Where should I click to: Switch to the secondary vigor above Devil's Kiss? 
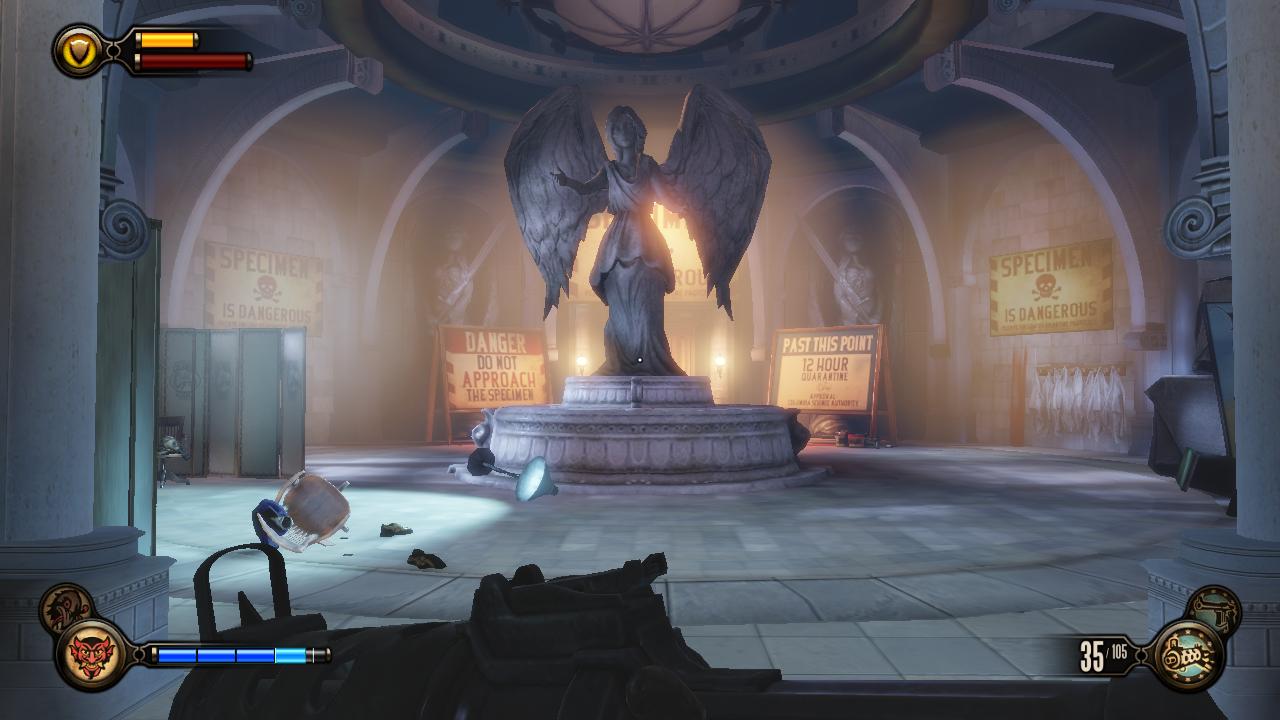66,608
